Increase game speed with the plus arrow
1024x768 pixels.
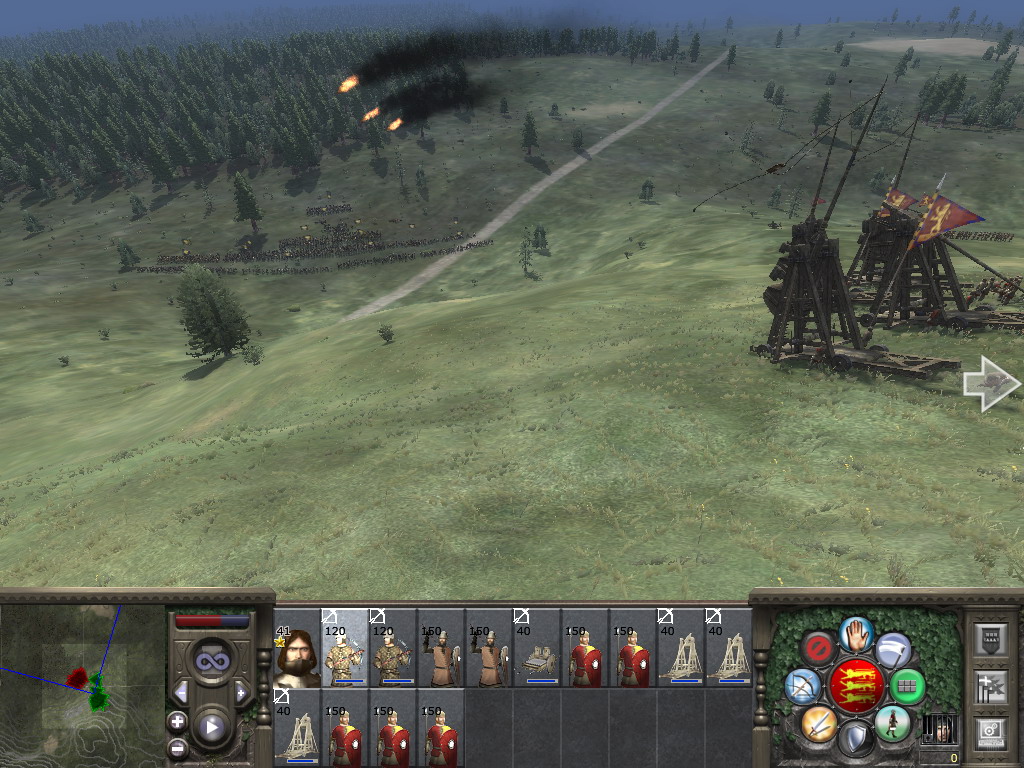pyautogui.click(x=241, y=692)
